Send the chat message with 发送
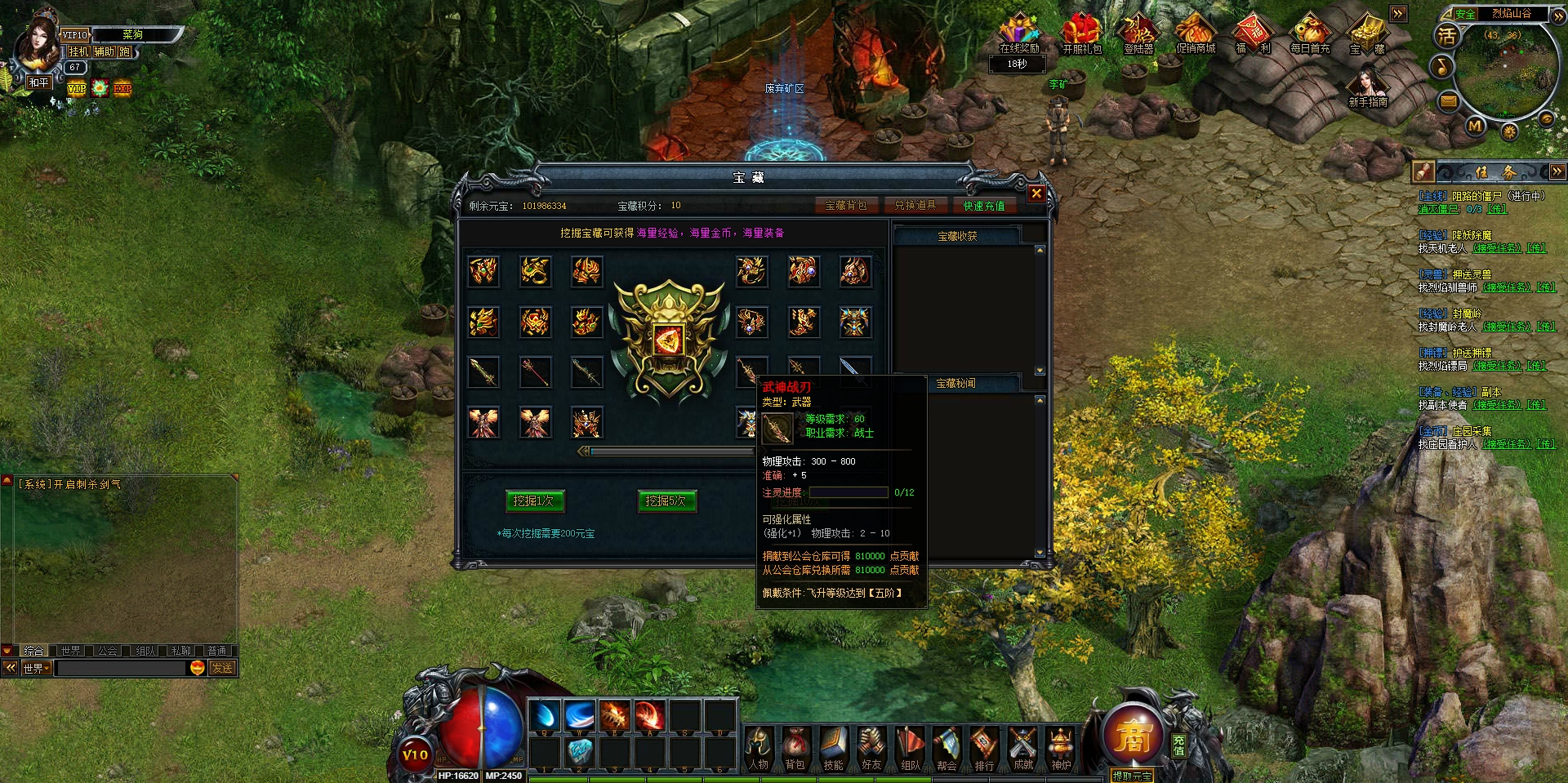The height and width of the screenshot is (783, 1568). click(222, 668)
